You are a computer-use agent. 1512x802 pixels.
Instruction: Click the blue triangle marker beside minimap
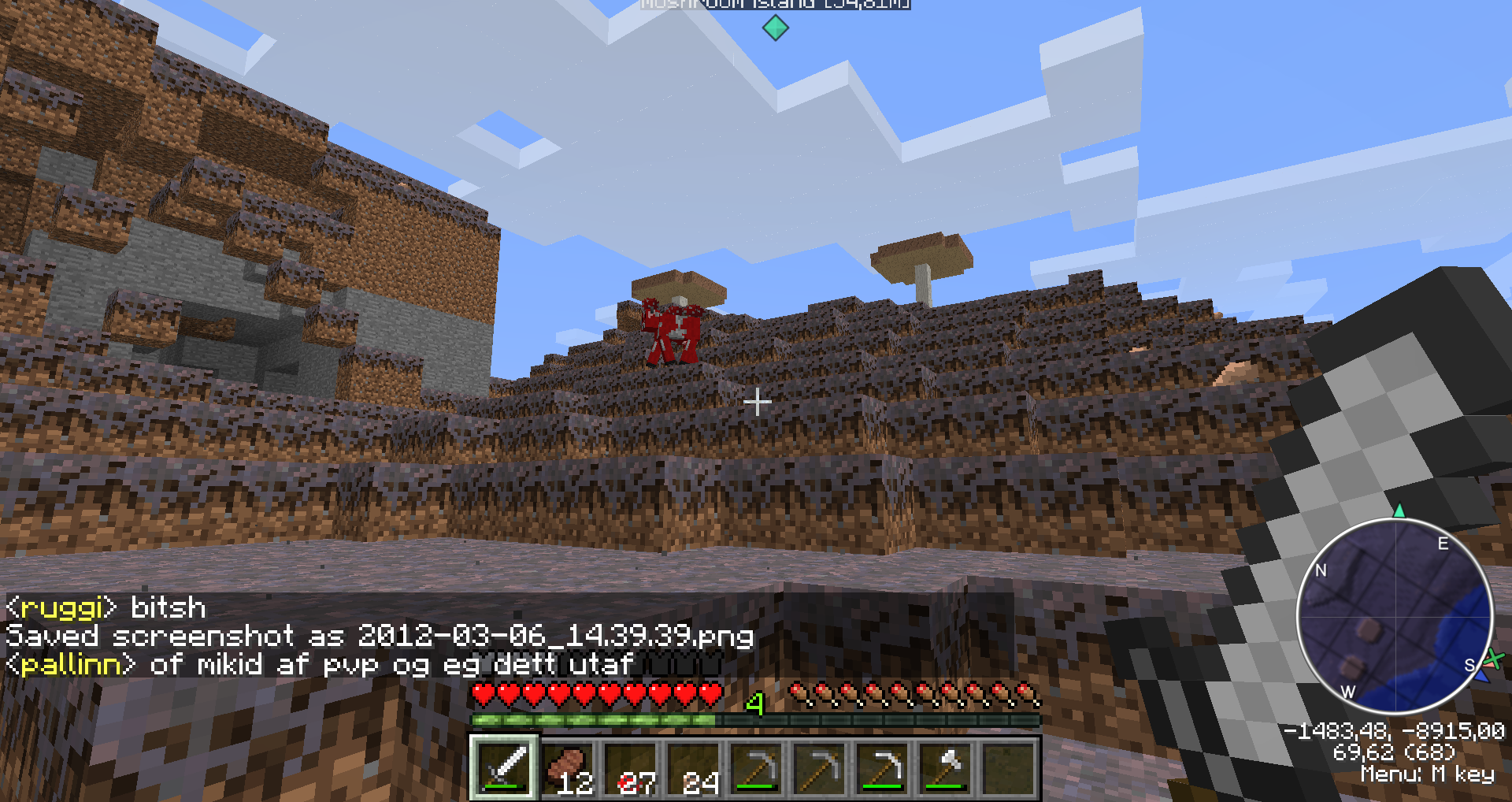pyautogui.click(x=1482, y=675)
